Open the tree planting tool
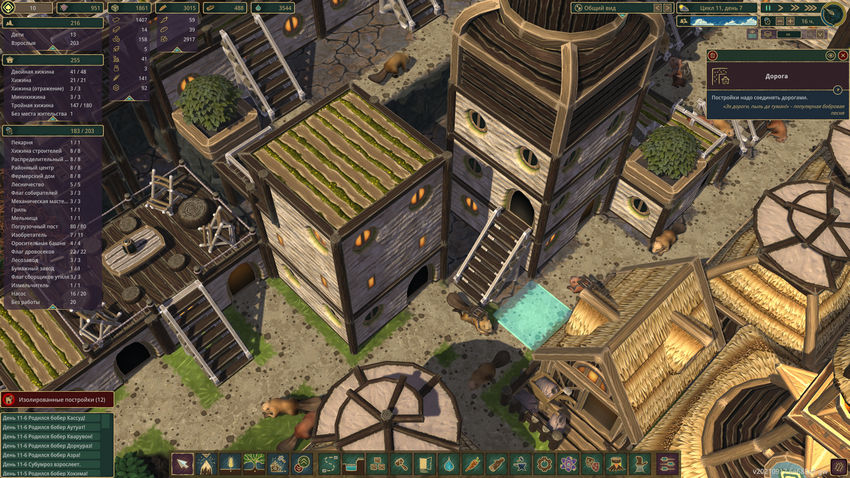 254,464
